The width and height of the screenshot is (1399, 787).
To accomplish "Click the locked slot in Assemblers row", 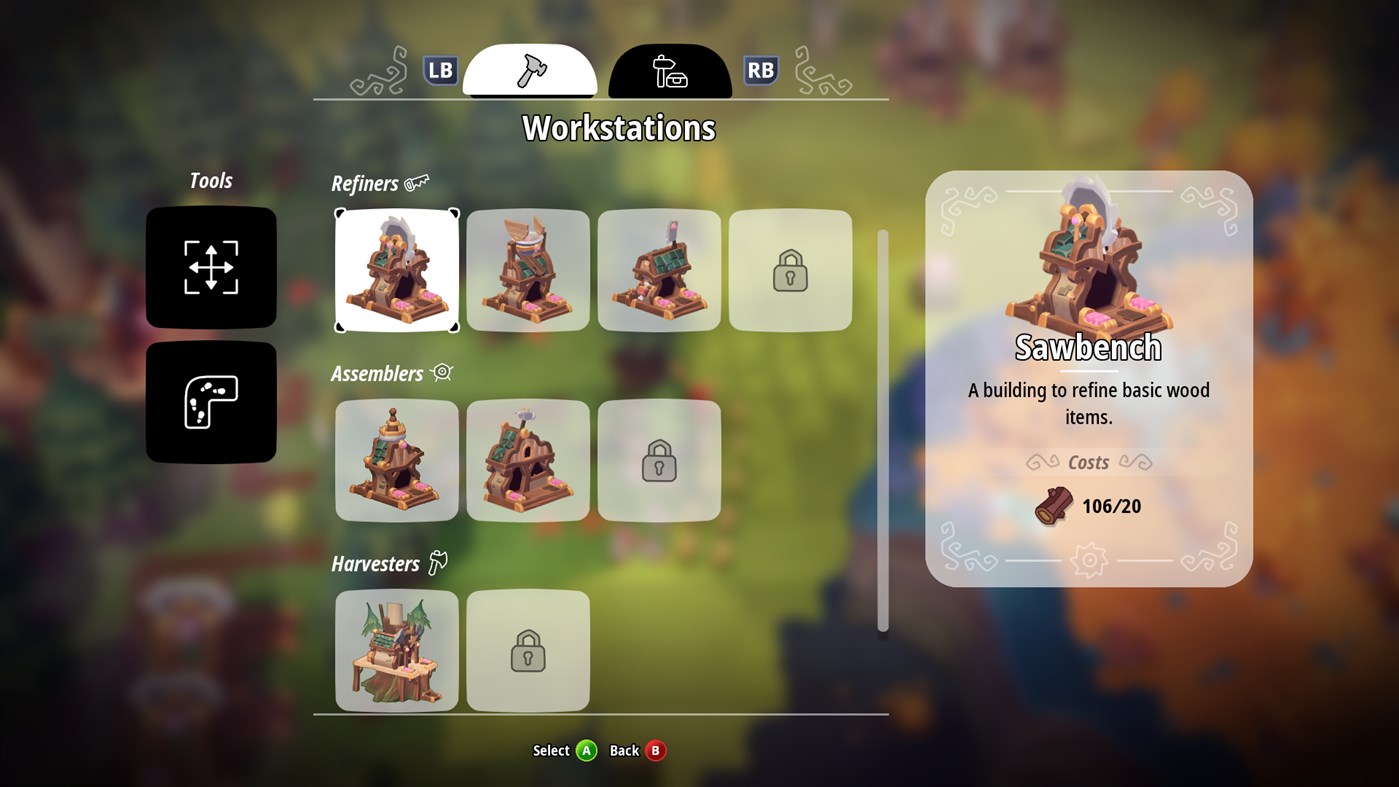I will [659, 460].
